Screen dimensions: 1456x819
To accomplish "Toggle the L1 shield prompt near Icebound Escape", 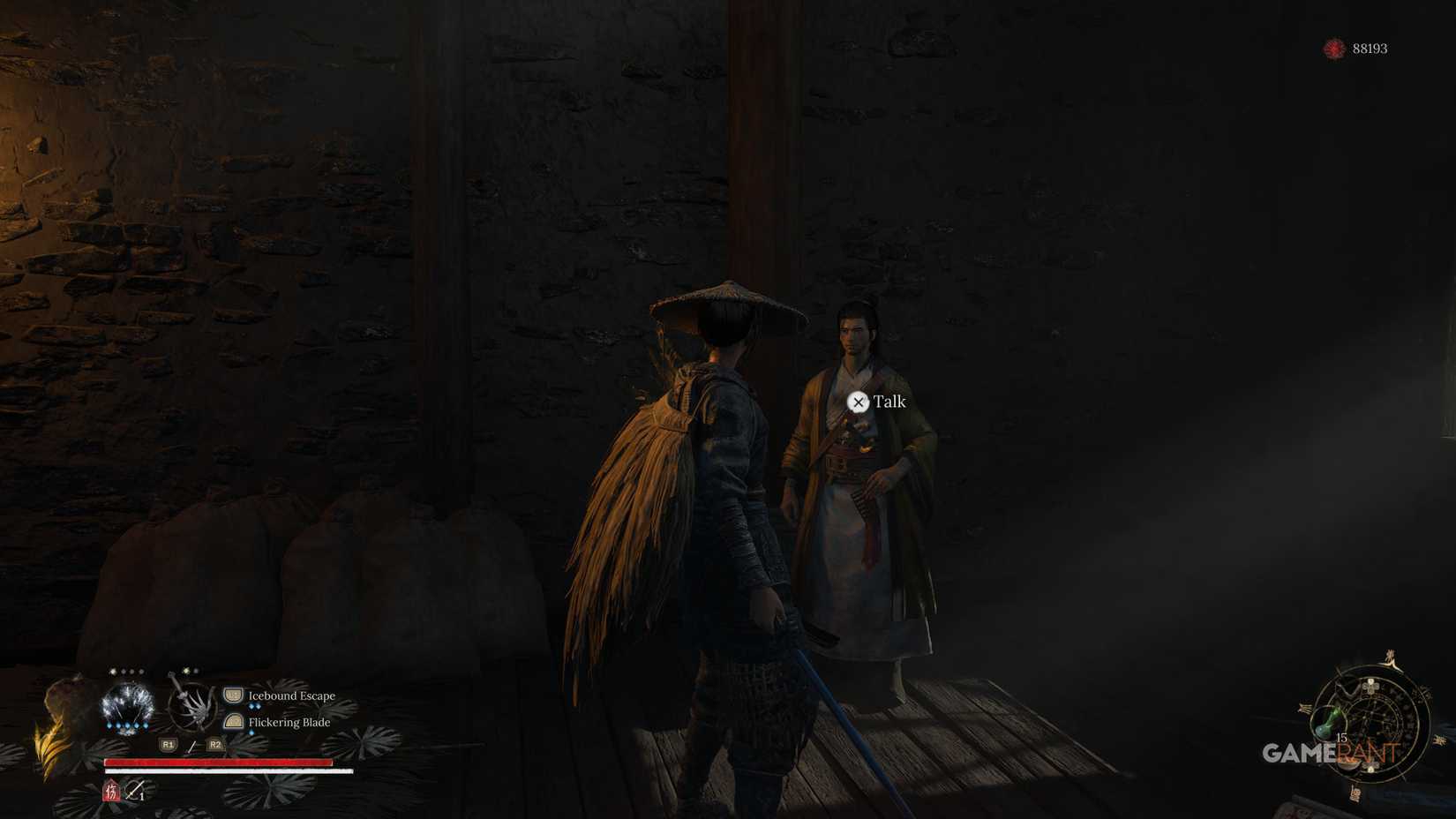I will coord(233,695).
